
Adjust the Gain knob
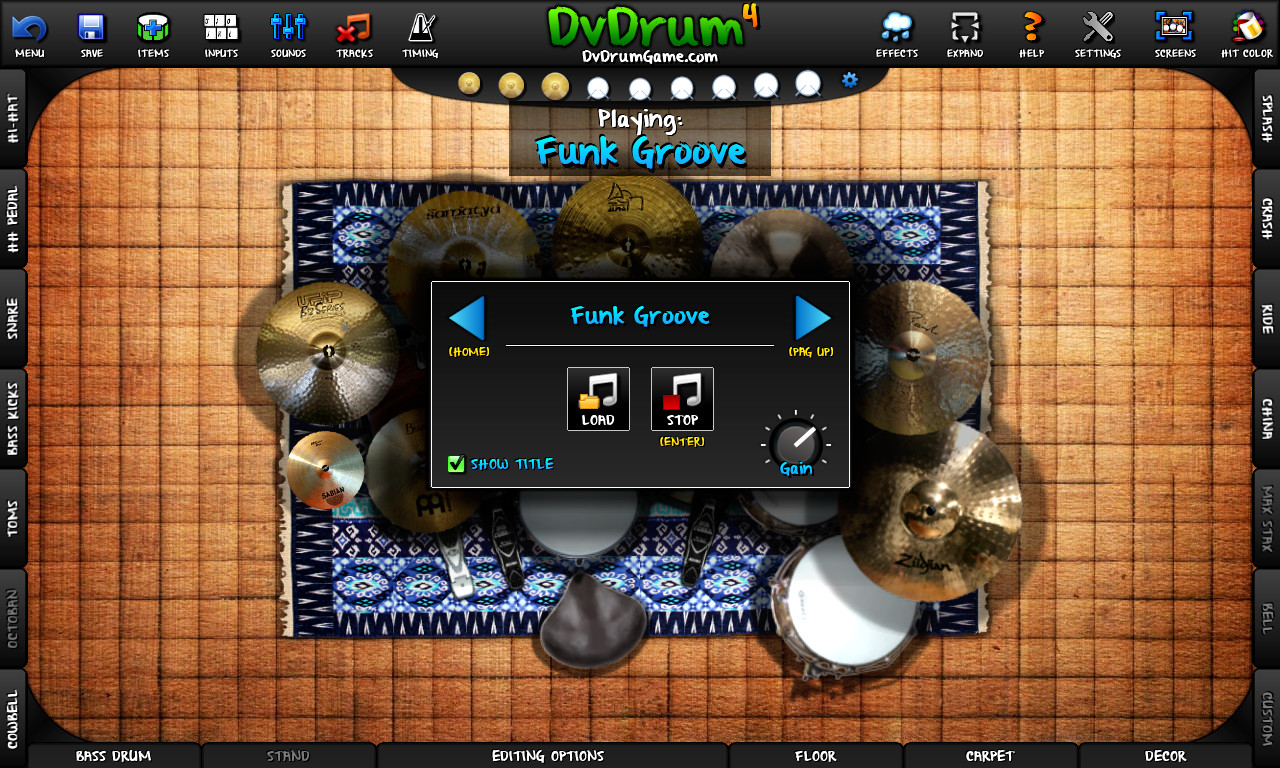796,443
